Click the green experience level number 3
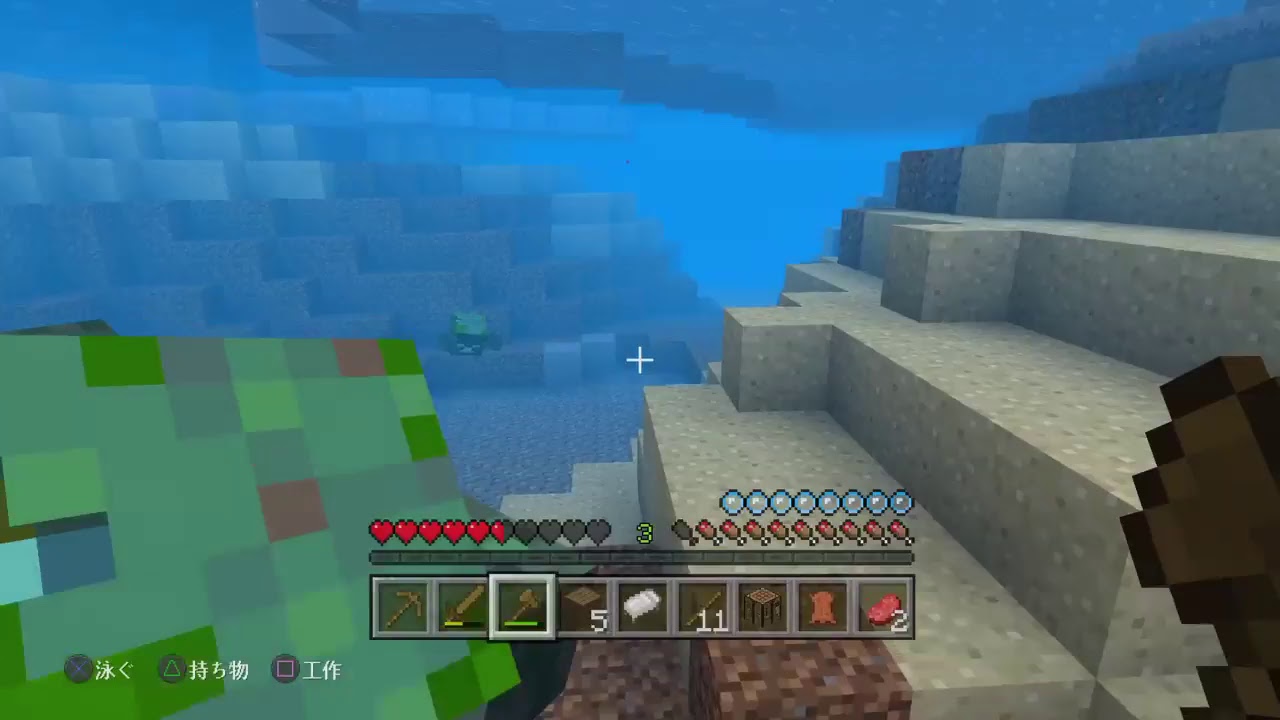The image size is (1280, 720). coord(645,533)
